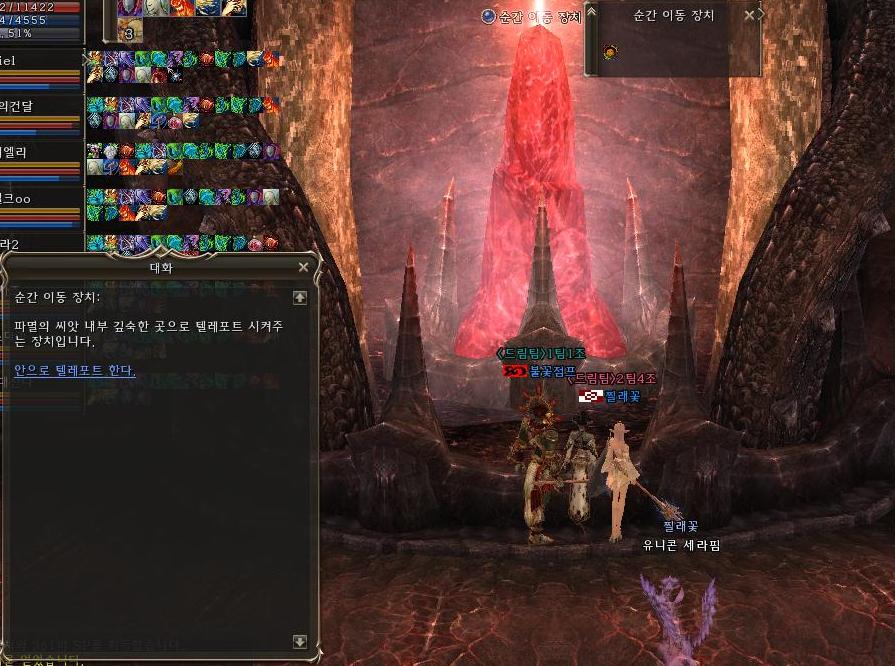Click the dialogue window's scroll-down arrow

299,641
